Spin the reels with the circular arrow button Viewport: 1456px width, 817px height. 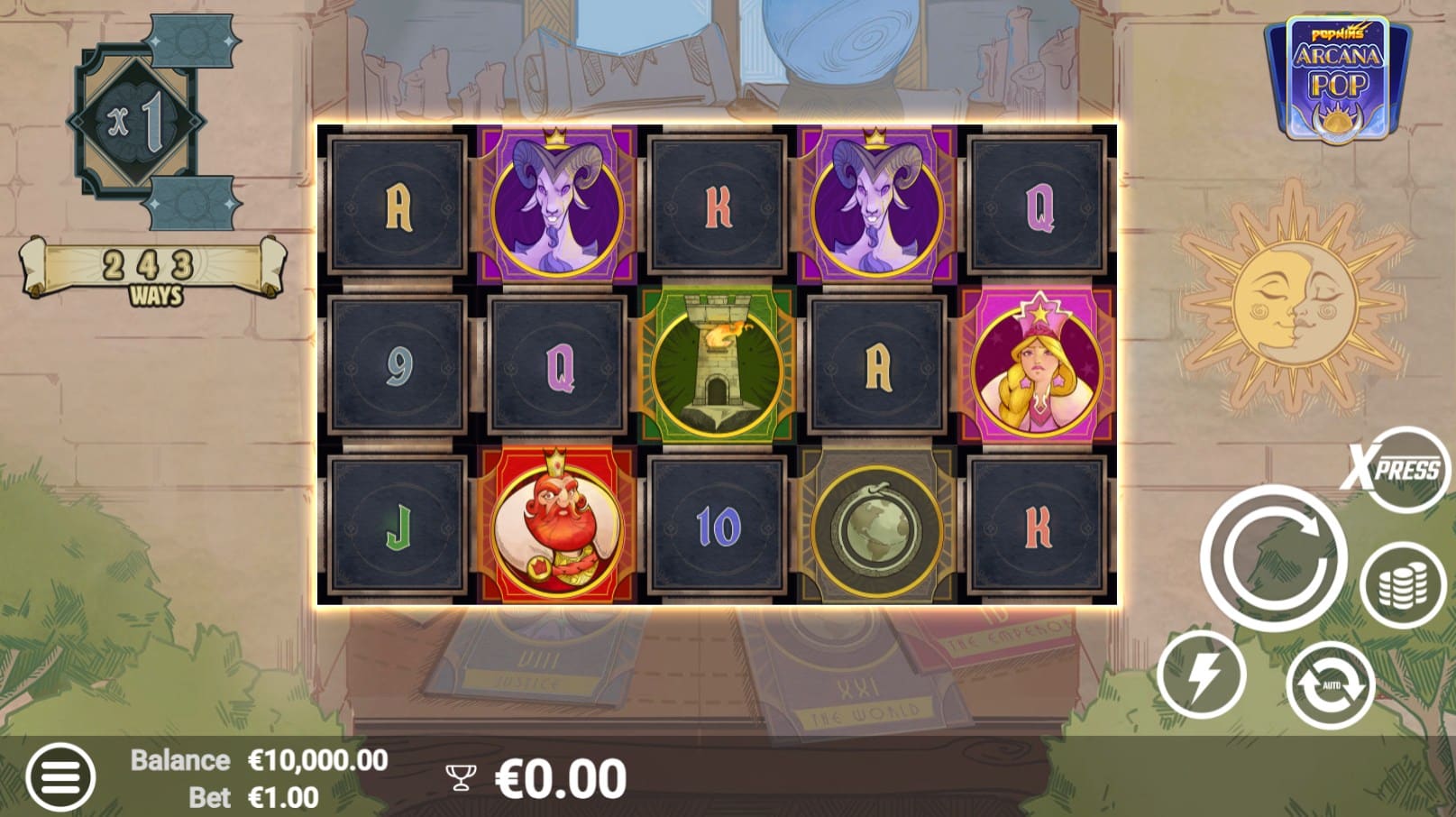click(x=1272, y=556)
